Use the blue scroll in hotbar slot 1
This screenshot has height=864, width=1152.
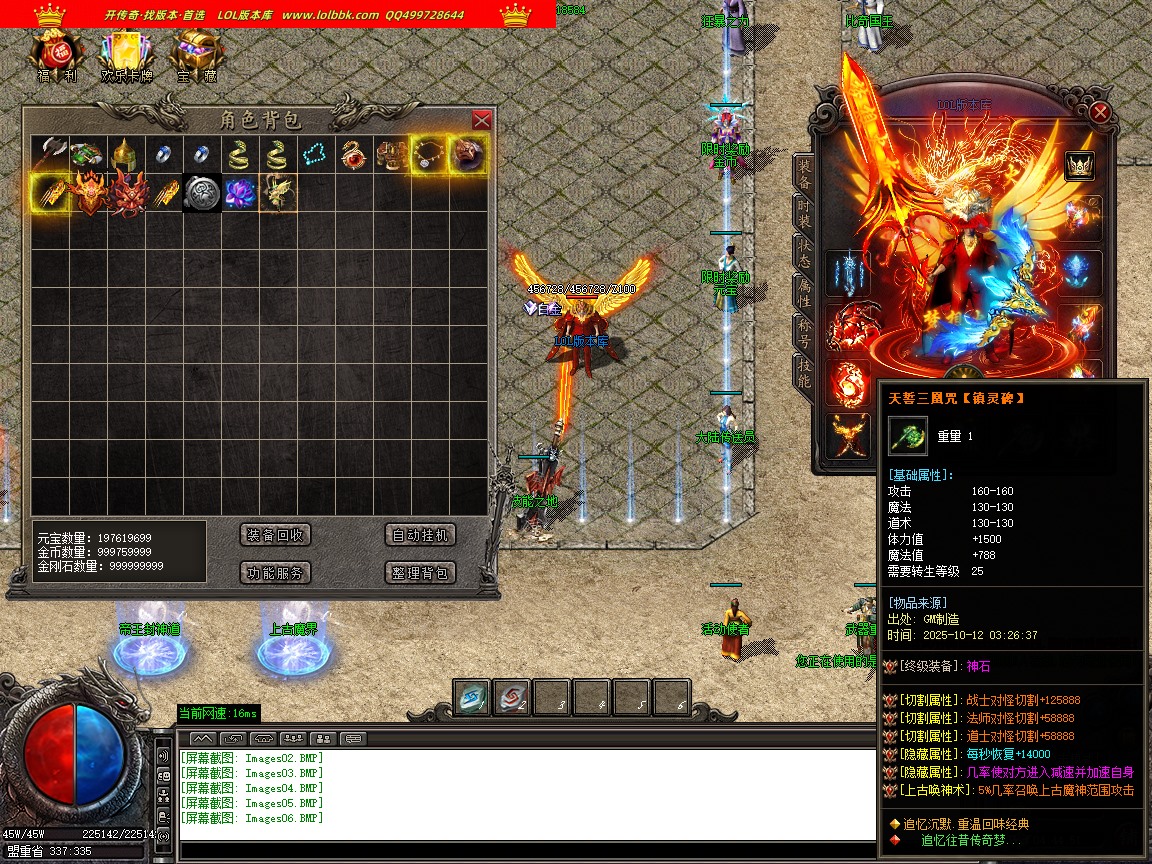[x=472, y=697]
